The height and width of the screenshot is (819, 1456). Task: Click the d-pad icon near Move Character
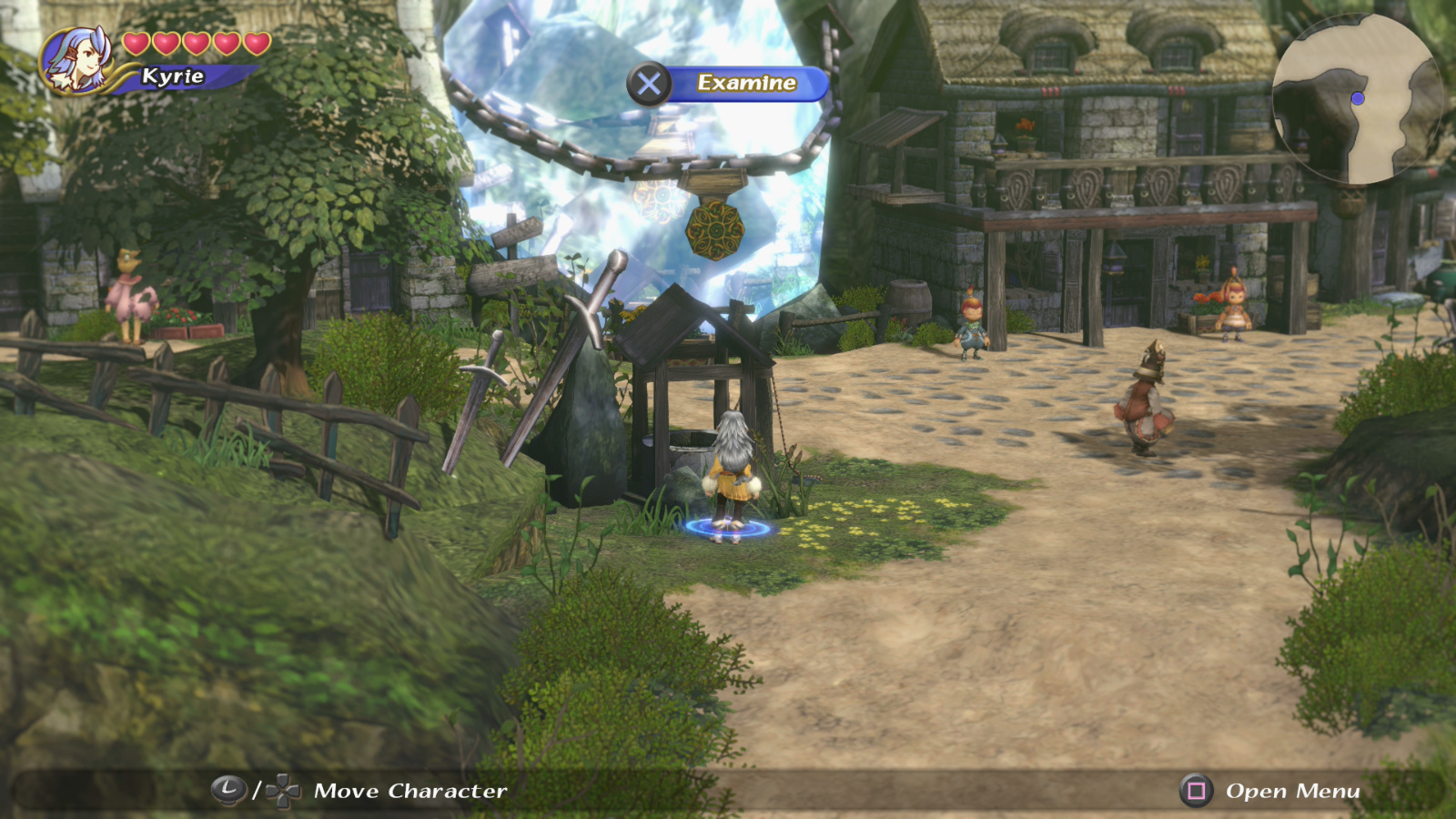[x=280, y=791]
